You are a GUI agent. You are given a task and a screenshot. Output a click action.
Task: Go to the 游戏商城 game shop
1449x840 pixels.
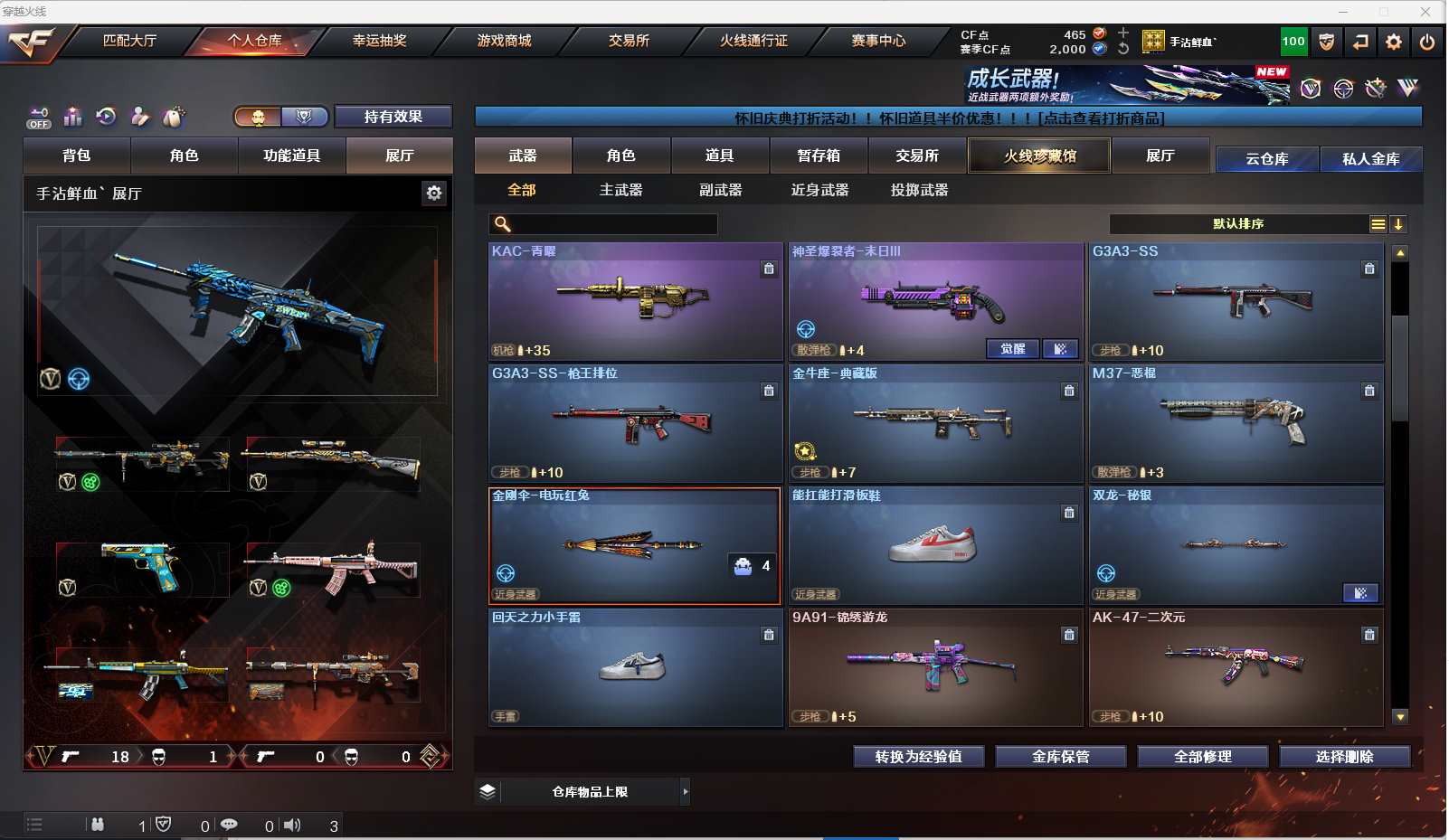(504, 41)
